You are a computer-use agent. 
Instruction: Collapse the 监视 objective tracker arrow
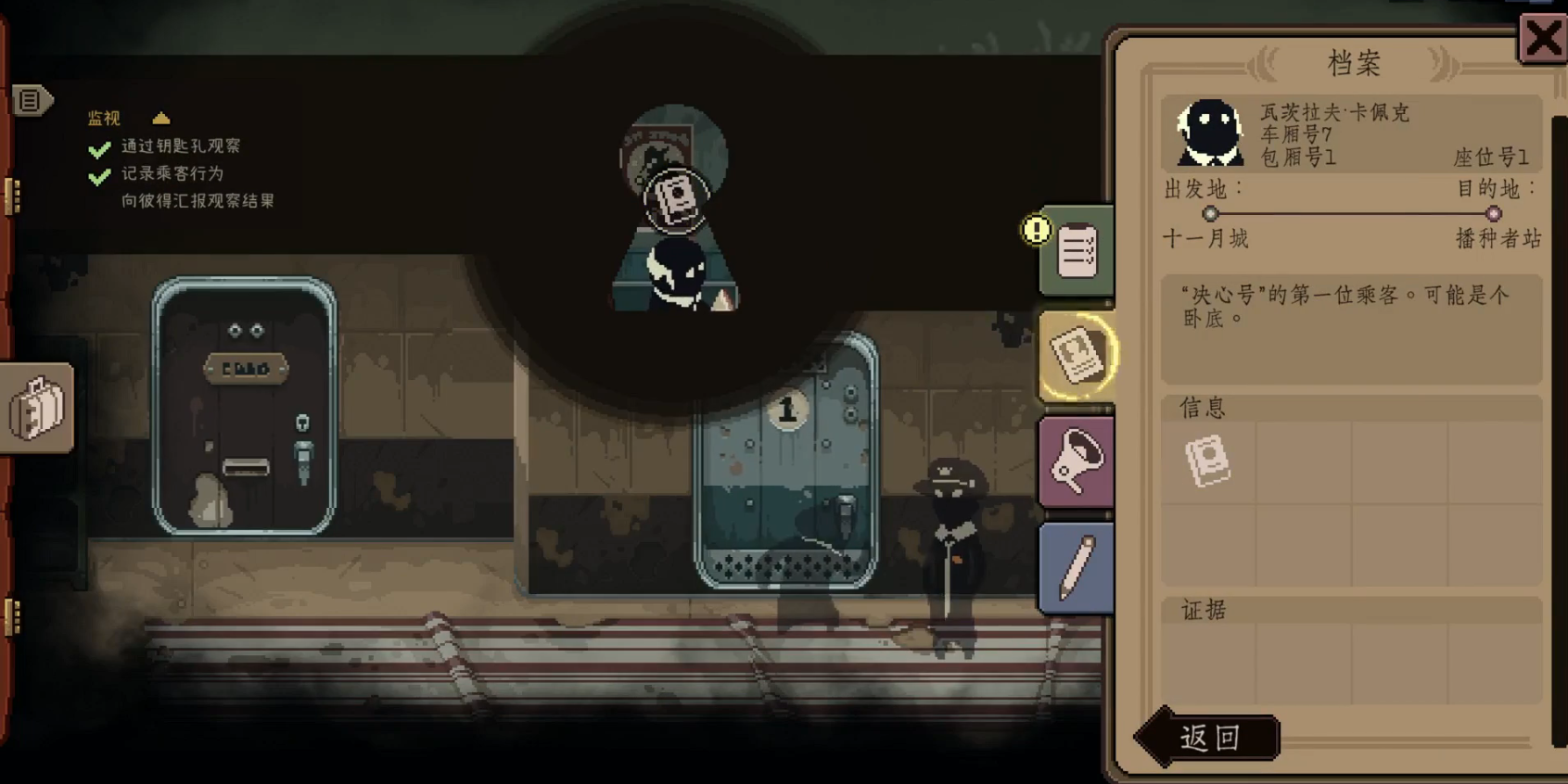(x=161, y=118)
